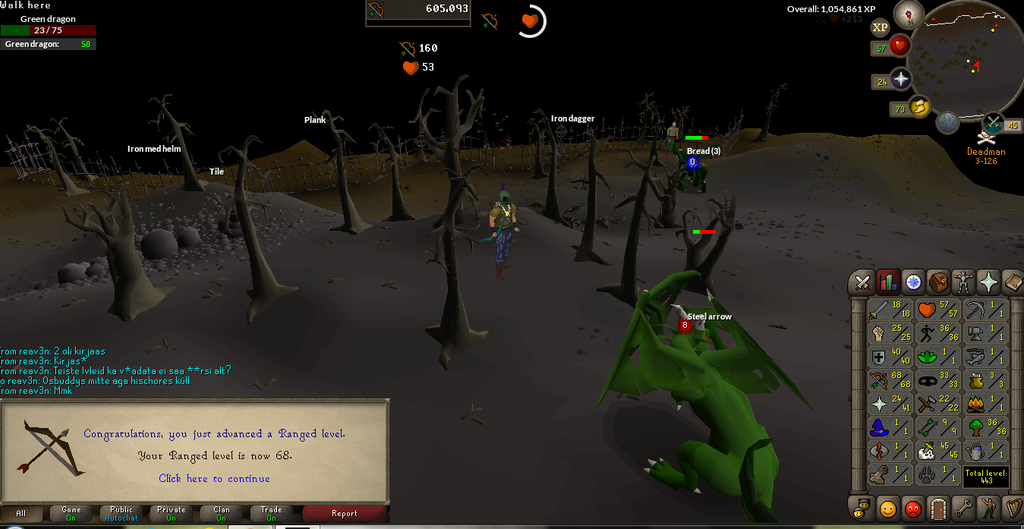Open the Worn Equipment tab

pyautogui.click(x=964, y=282)
